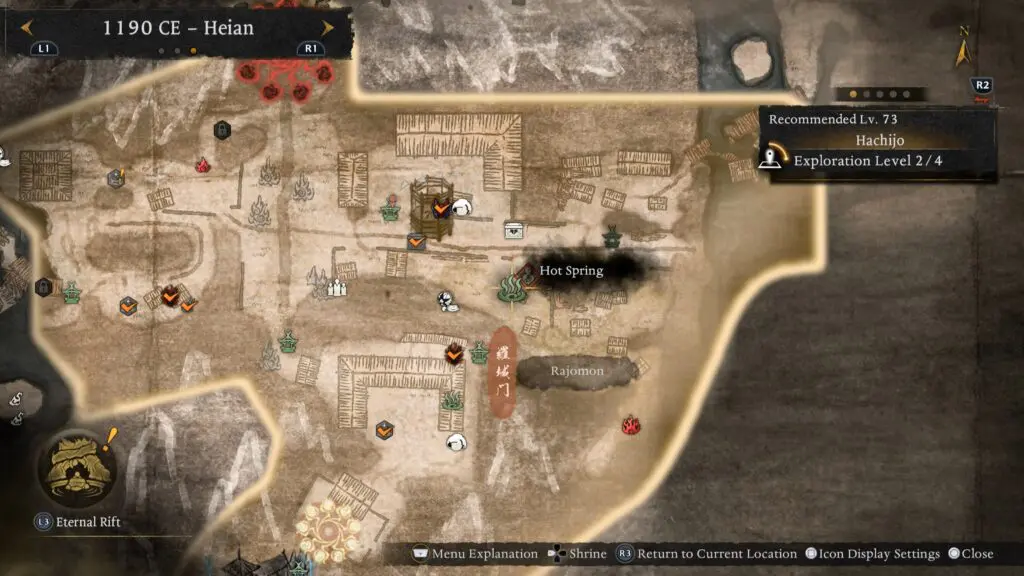Viewport: 1024px width, 576px height.
Task: Click the compass north indicator
Action: click(x=964, y=48)
